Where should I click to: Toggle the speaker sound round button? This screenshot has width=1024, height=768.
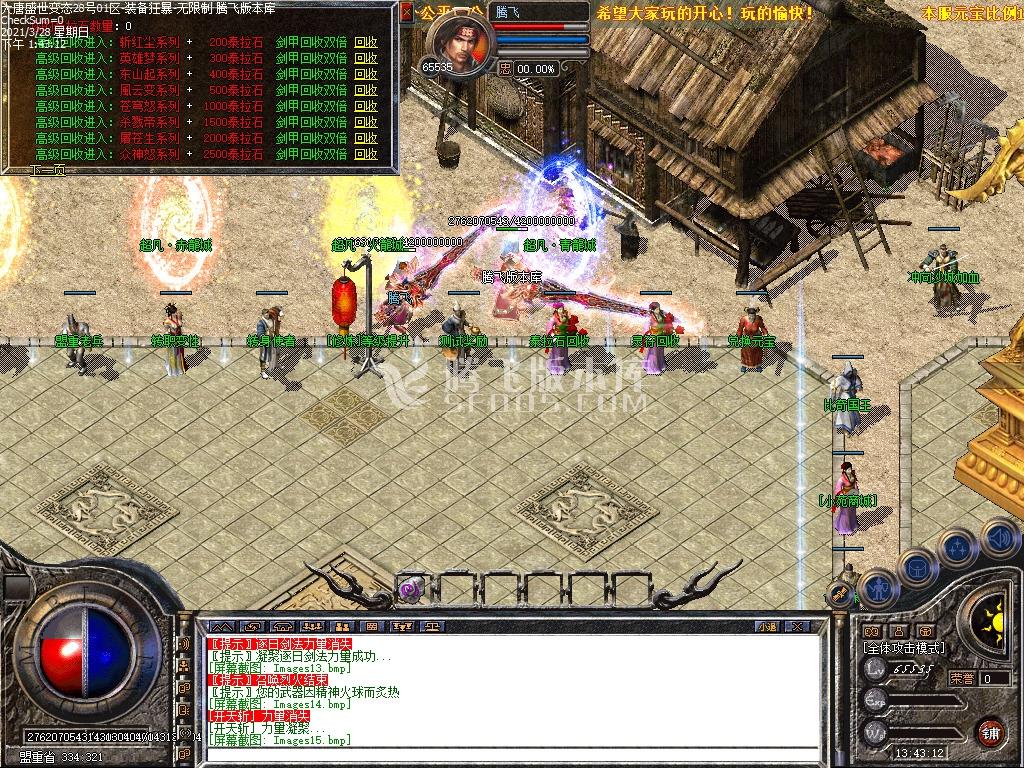tap(1000, 538)
